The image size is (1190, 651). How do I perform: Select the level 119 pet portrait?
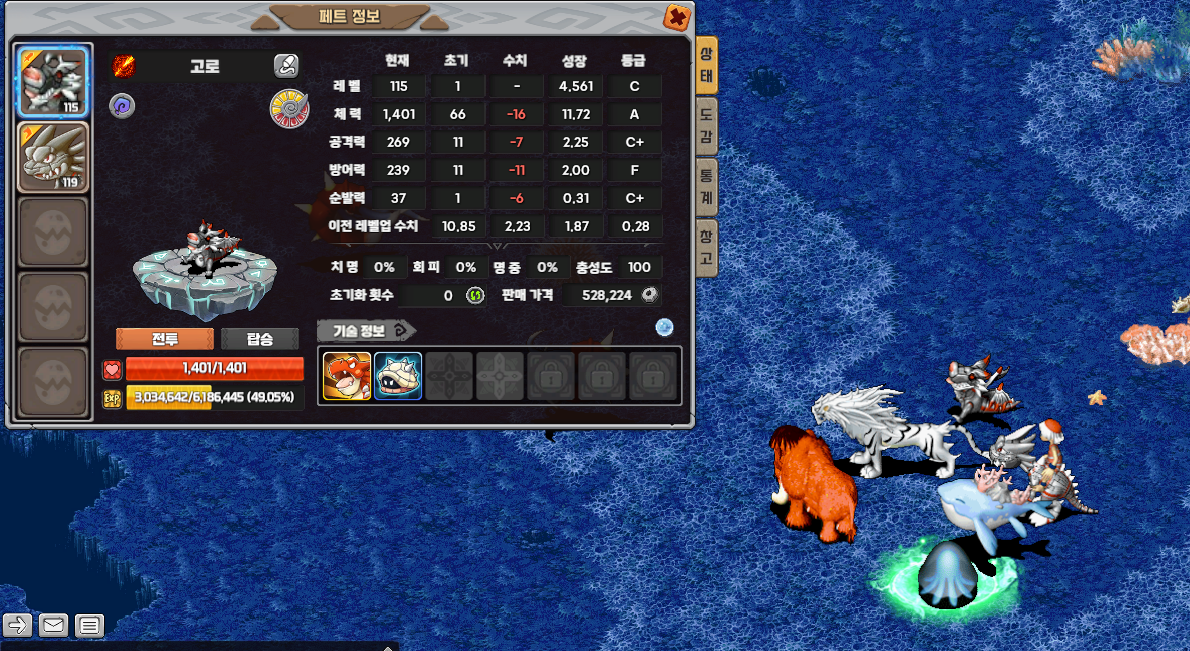click(x=54, y=156)
